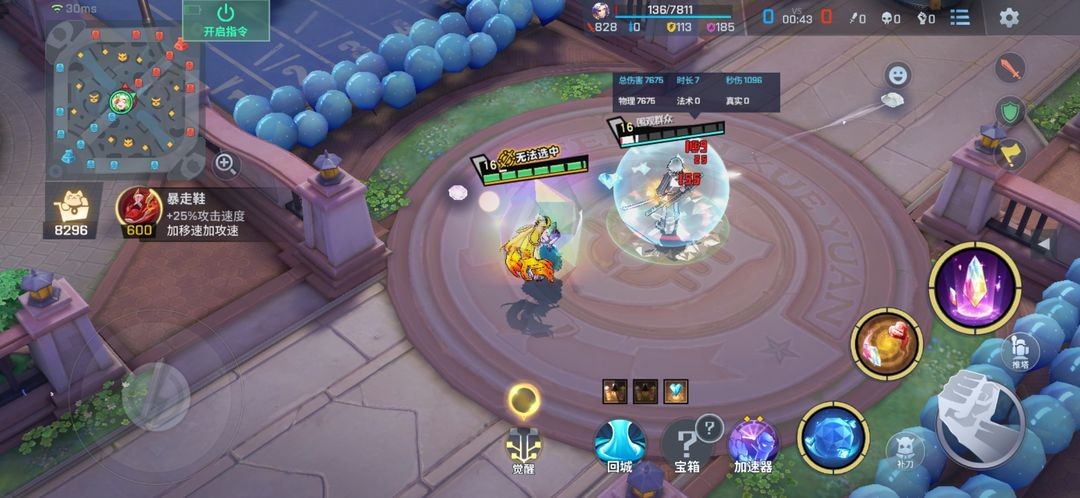
Task: Use the 回城 recall ability
Action: tap(620, 445)
